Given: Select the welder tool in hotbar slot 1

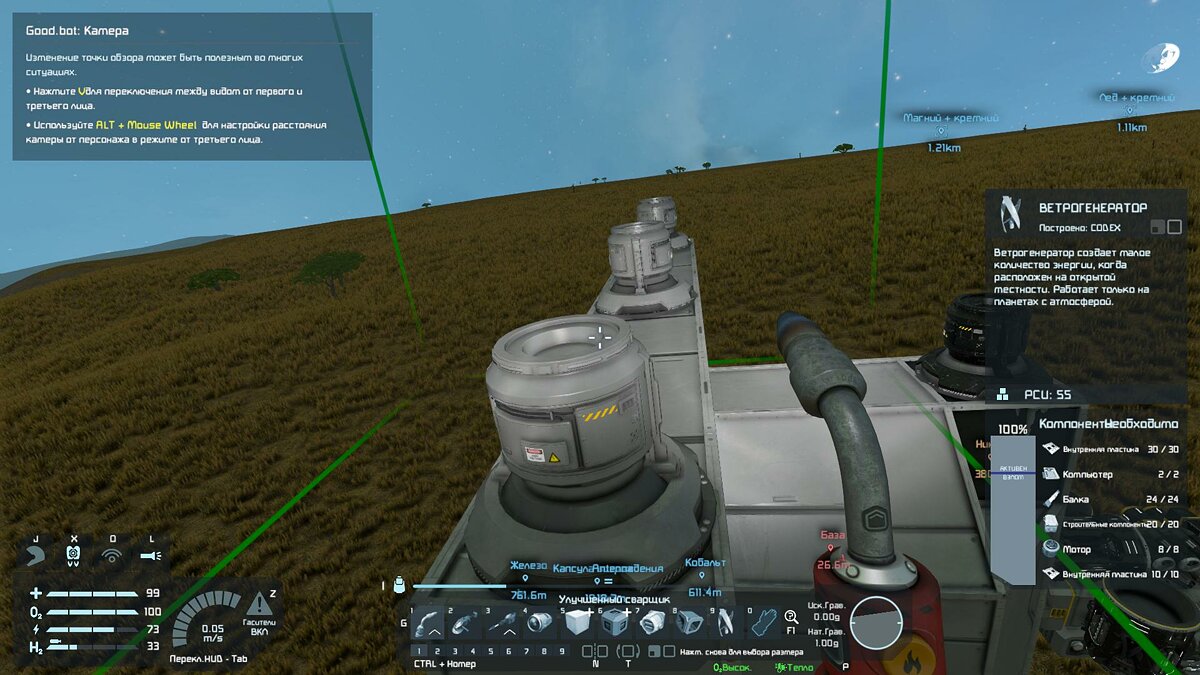Looking at the screenshot, I should click(x=428, y=624).
